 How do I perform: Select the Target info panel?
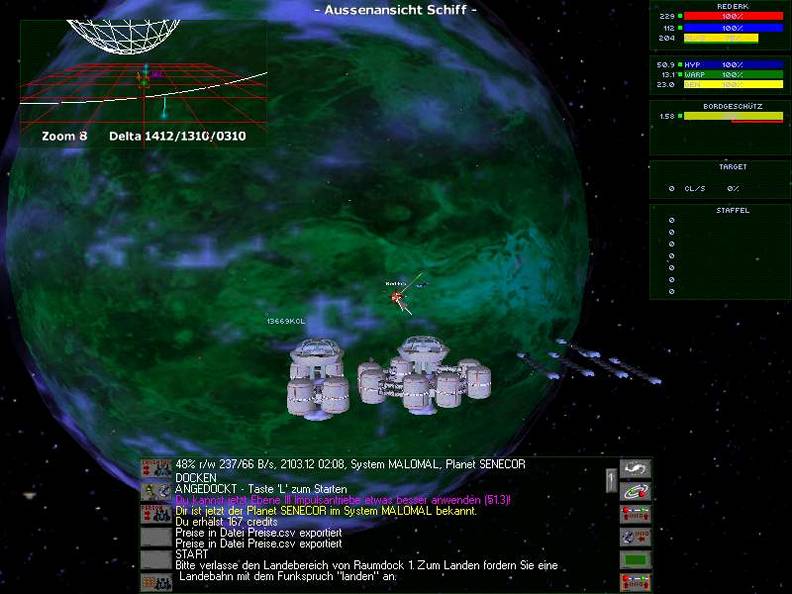point(718,179)
